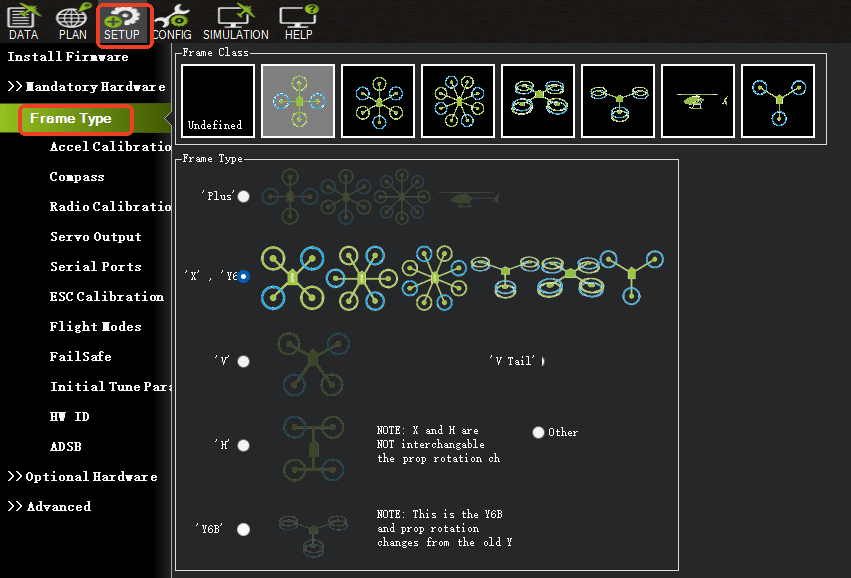Screen dimensions: 851x578
Task: Open the SIMULATION screen
Action: (236, 22)
